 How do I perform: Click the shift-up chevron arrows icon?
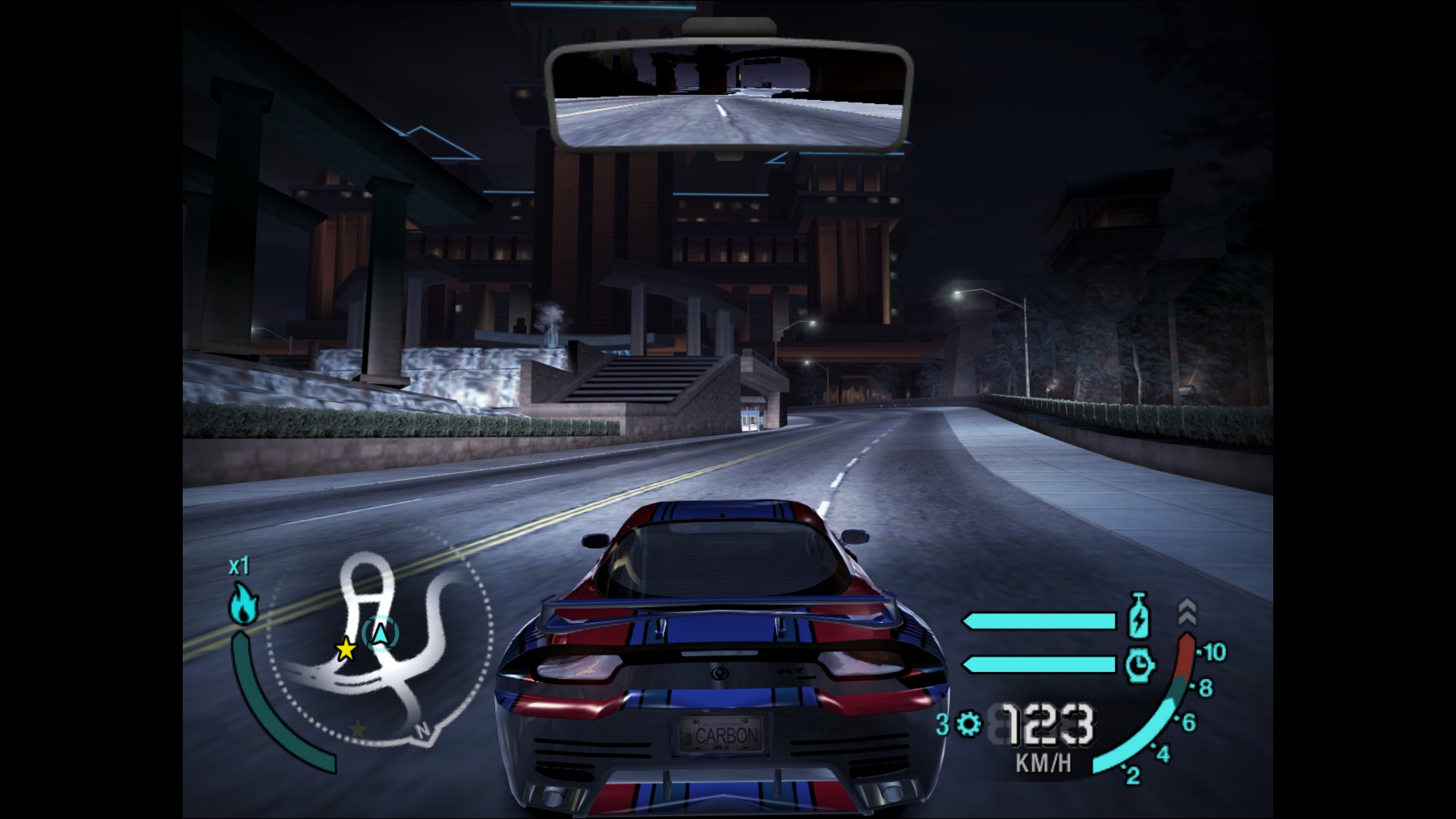point(1187,609)
